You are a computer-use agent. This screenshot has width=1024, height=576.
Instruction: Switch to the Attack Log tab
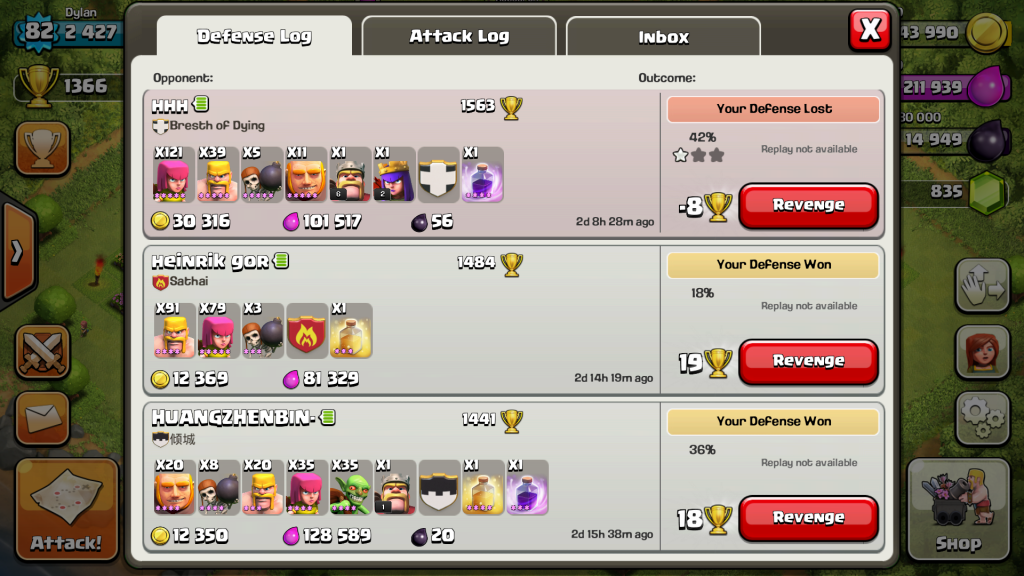click(x=459, y=37)
